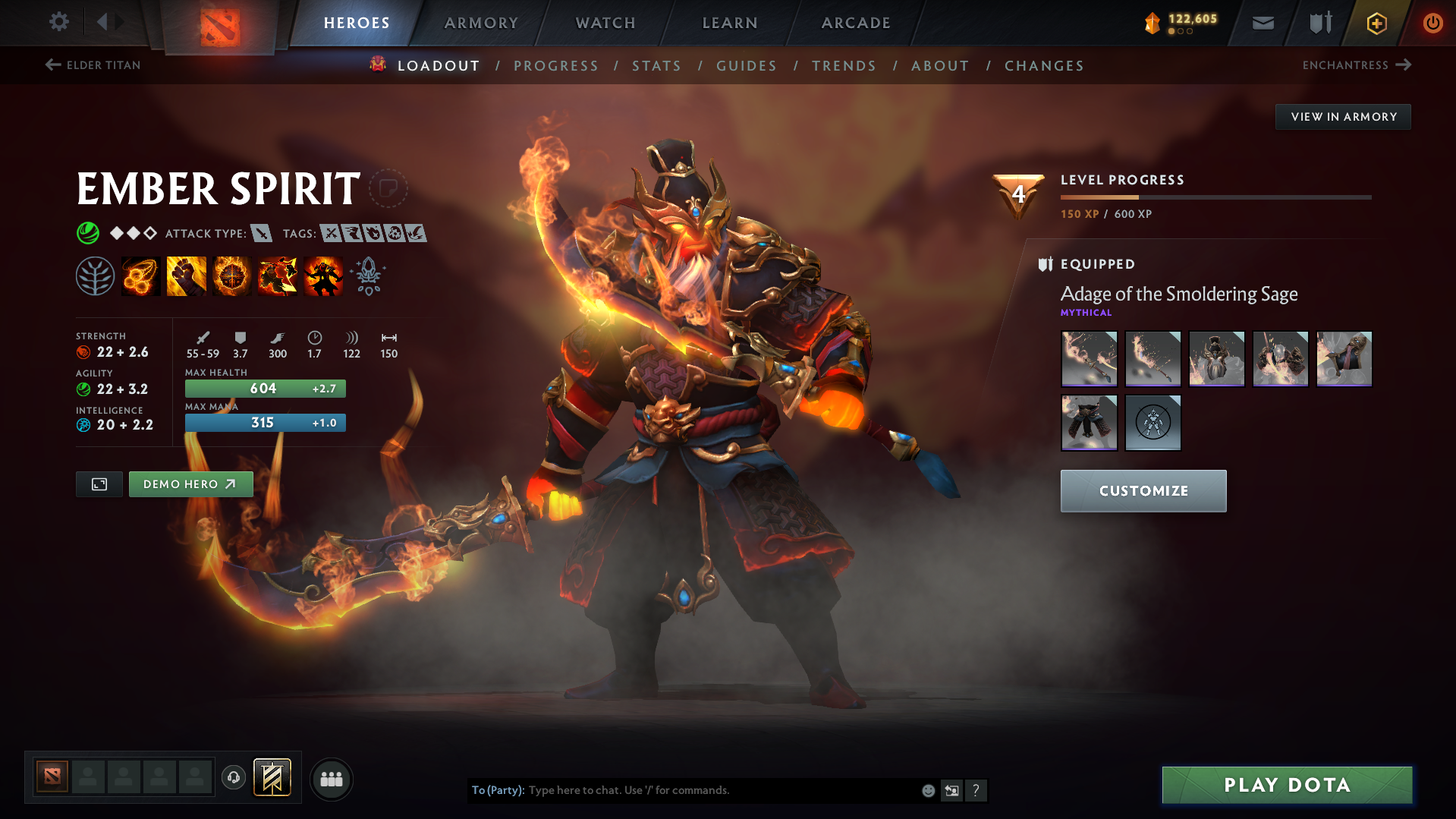Open the party chat target selector
This screenshot has height=819, width=1456.
click(x=497, y=790)
